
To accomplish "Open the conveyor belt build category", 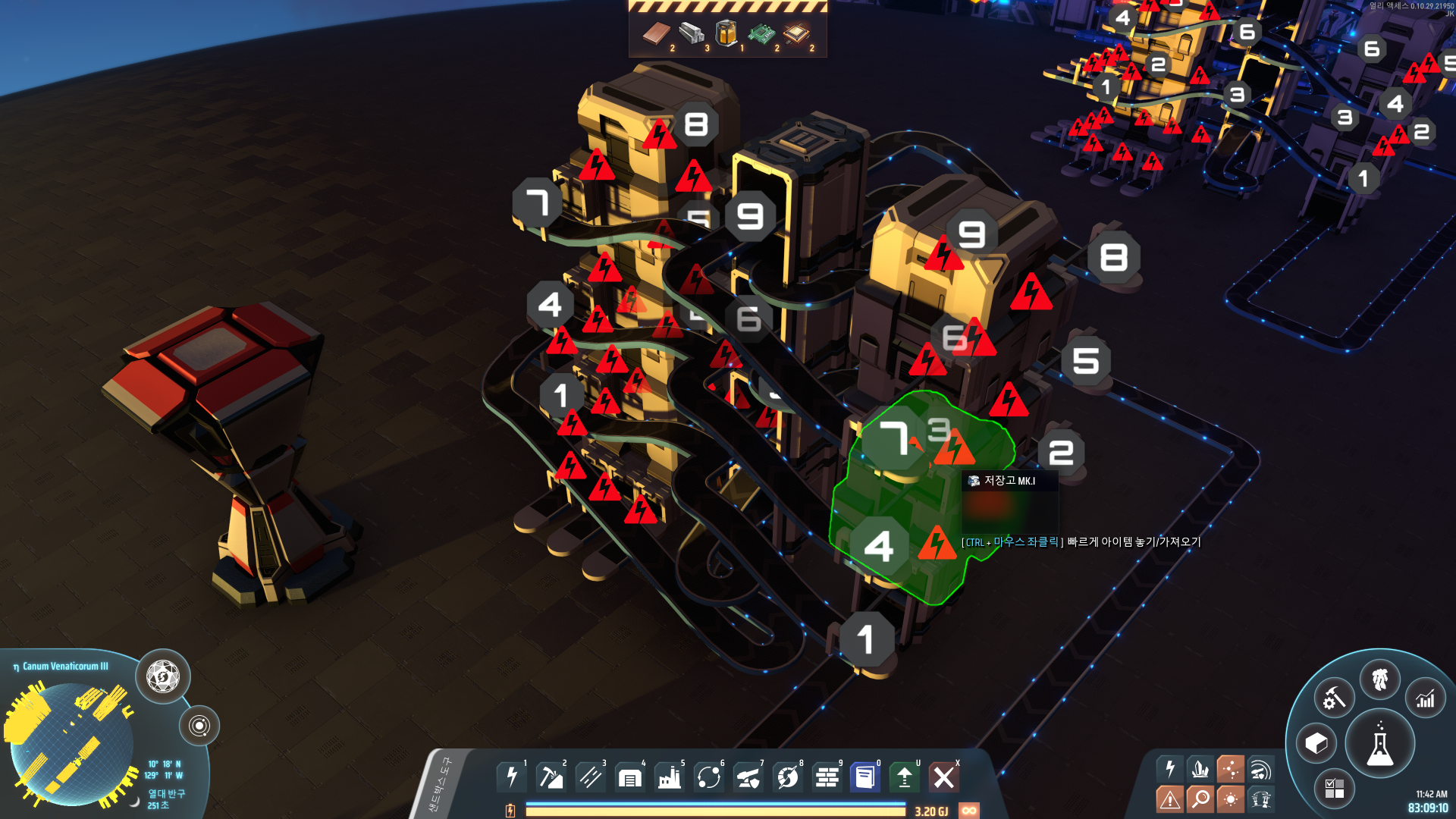I will [x=591, y=777].
